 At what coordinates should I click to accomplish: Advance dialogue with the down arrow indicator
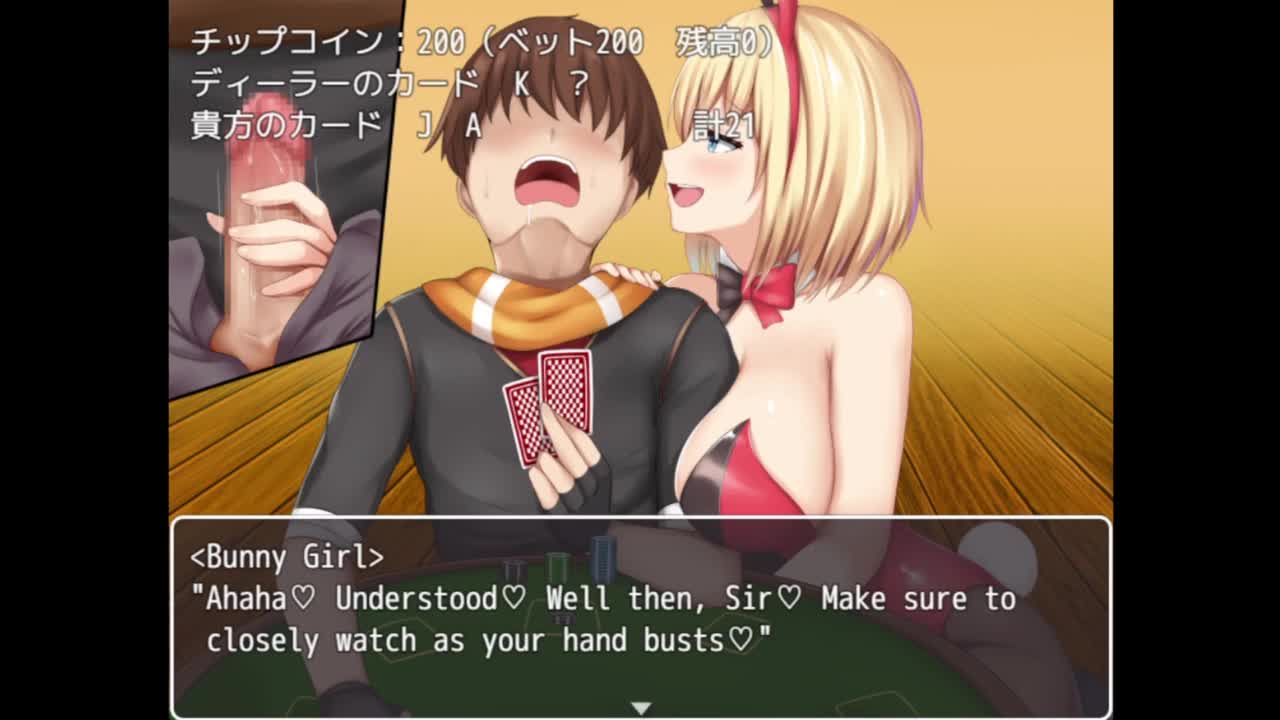640,707
